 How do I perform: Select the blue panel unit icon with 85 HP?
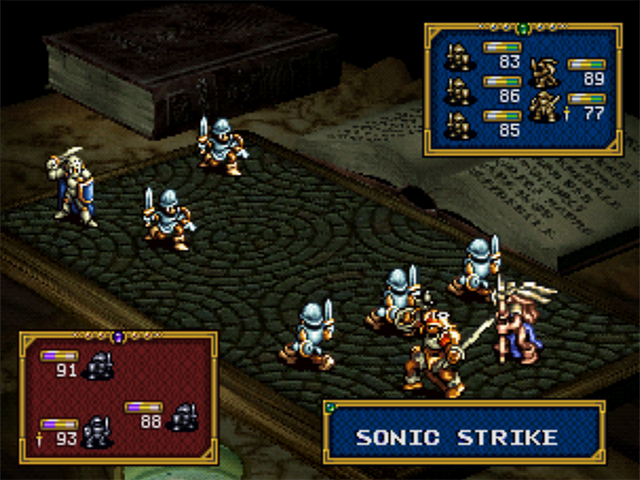tap(459, 124)
